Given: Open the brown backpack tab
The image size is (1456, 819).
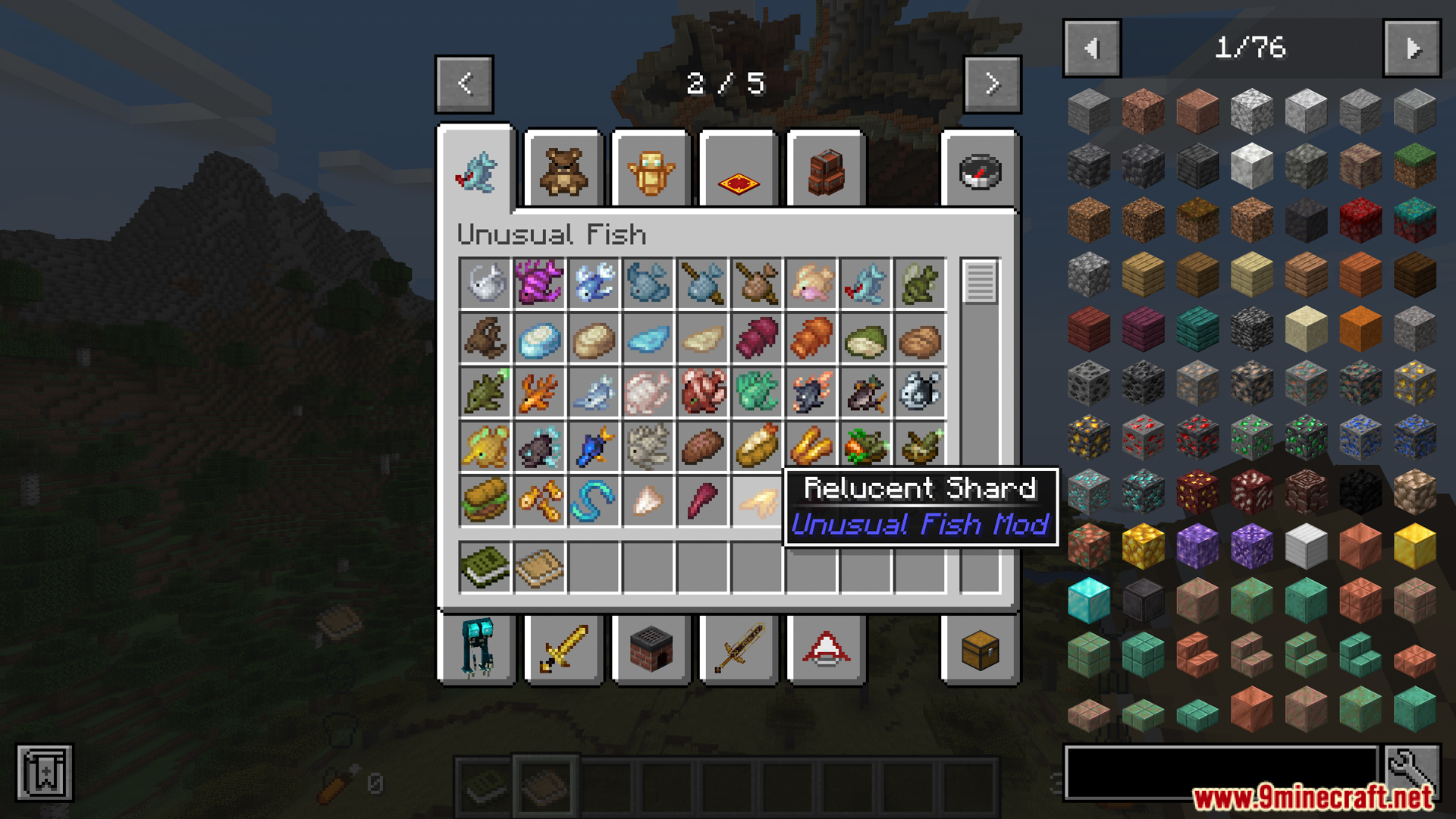Looking at the screenshot, I should 827,171.
